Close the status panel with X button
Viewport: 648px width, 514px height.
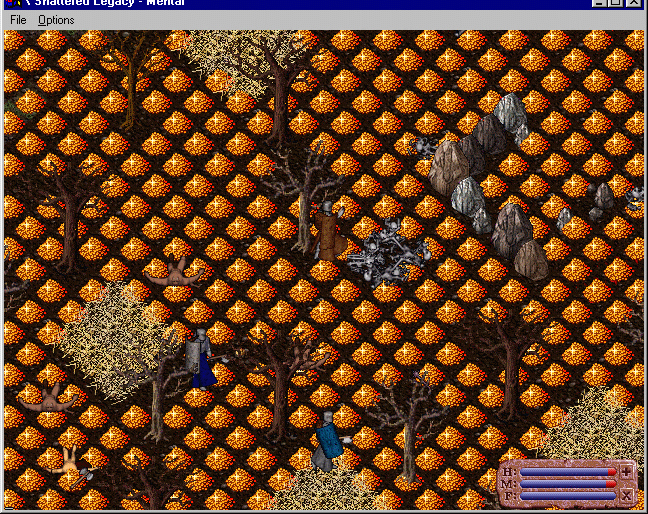click(626, 495)
